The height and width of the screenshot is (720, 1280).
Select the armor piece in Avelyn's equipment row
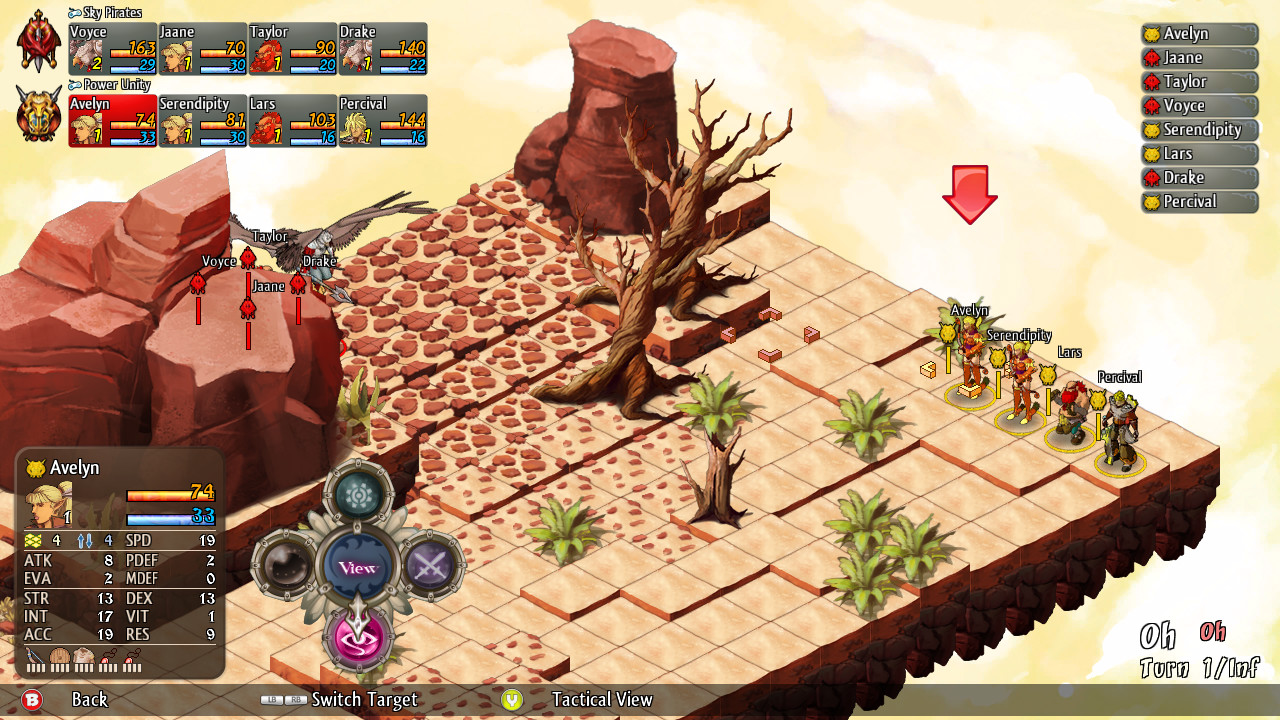(x=85, y=658)
